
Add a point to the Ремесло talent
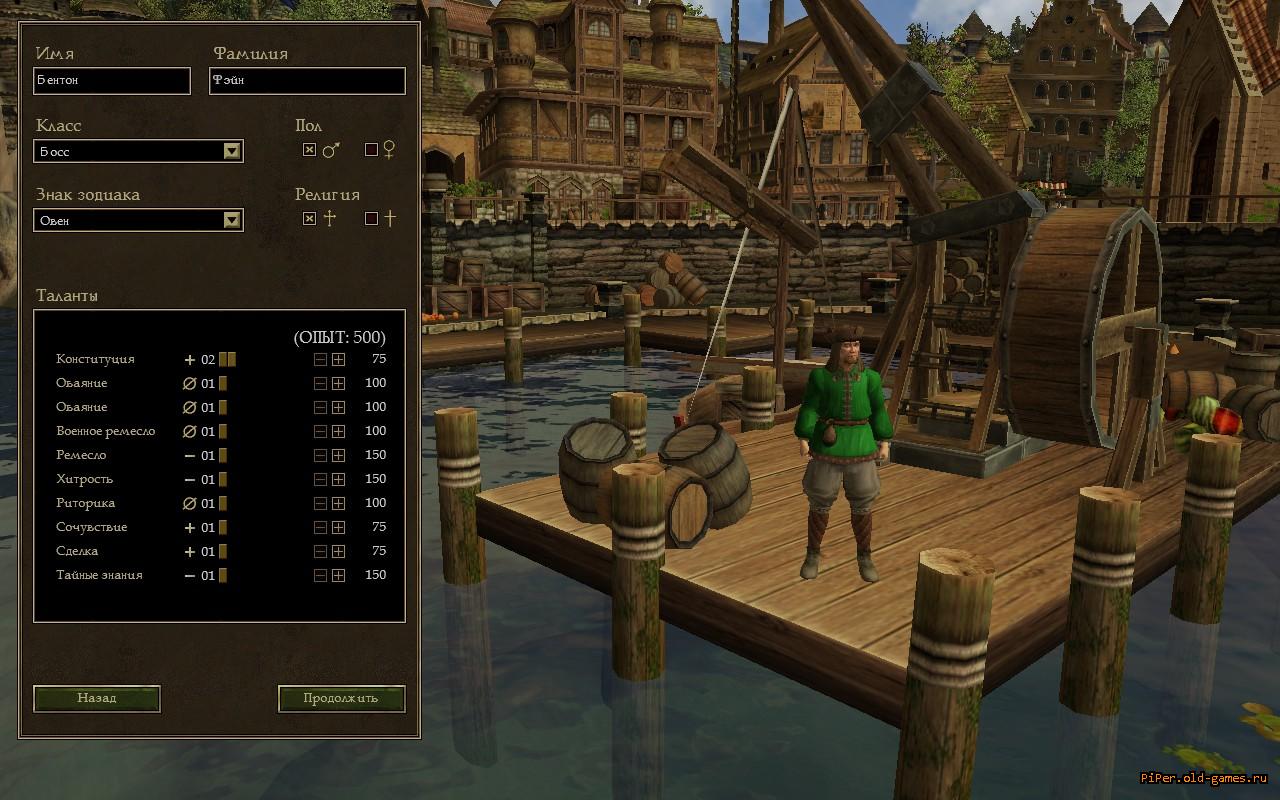point(339,456)
